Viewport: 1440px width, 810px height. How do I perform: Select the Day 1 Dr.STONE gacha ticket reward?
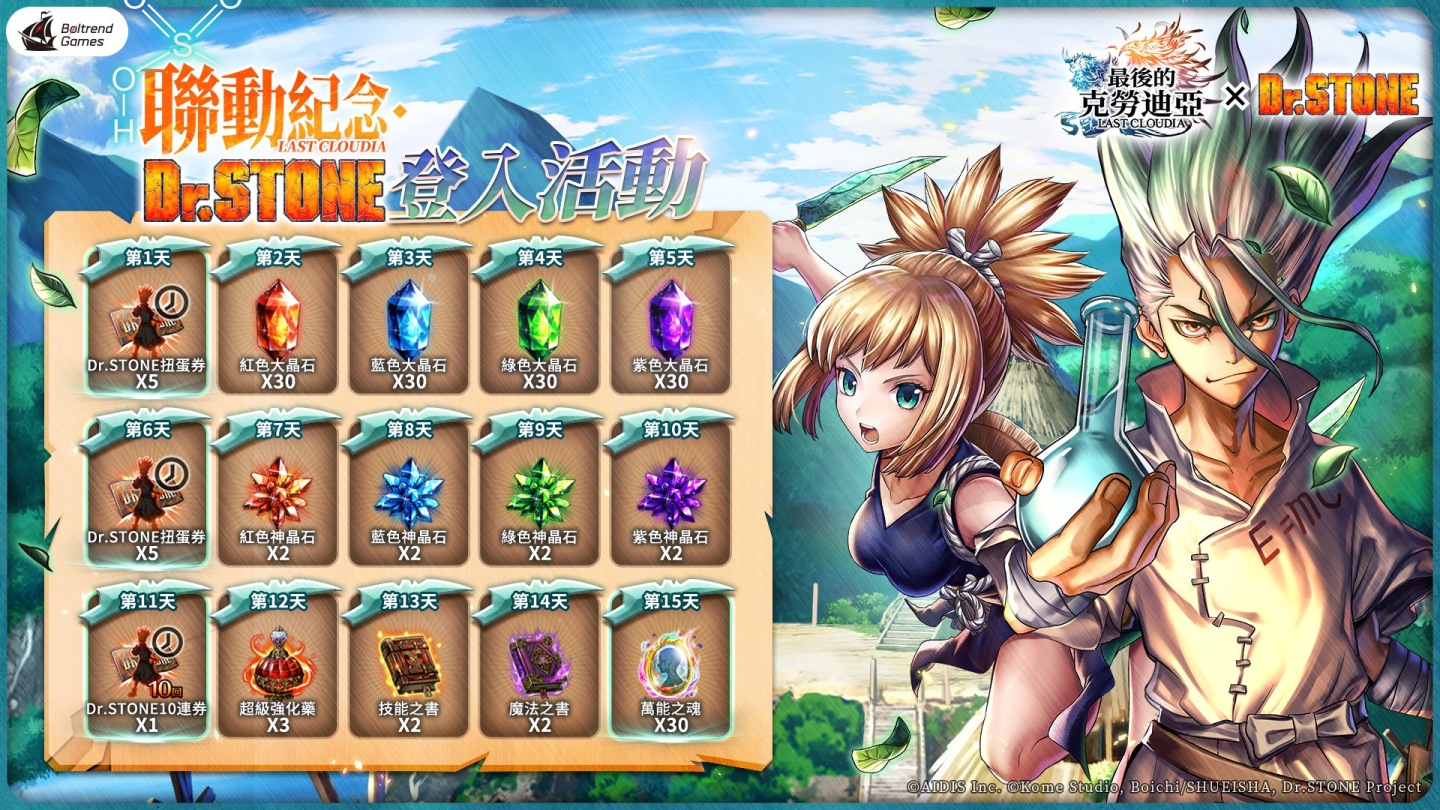click(x=147, y=321)
